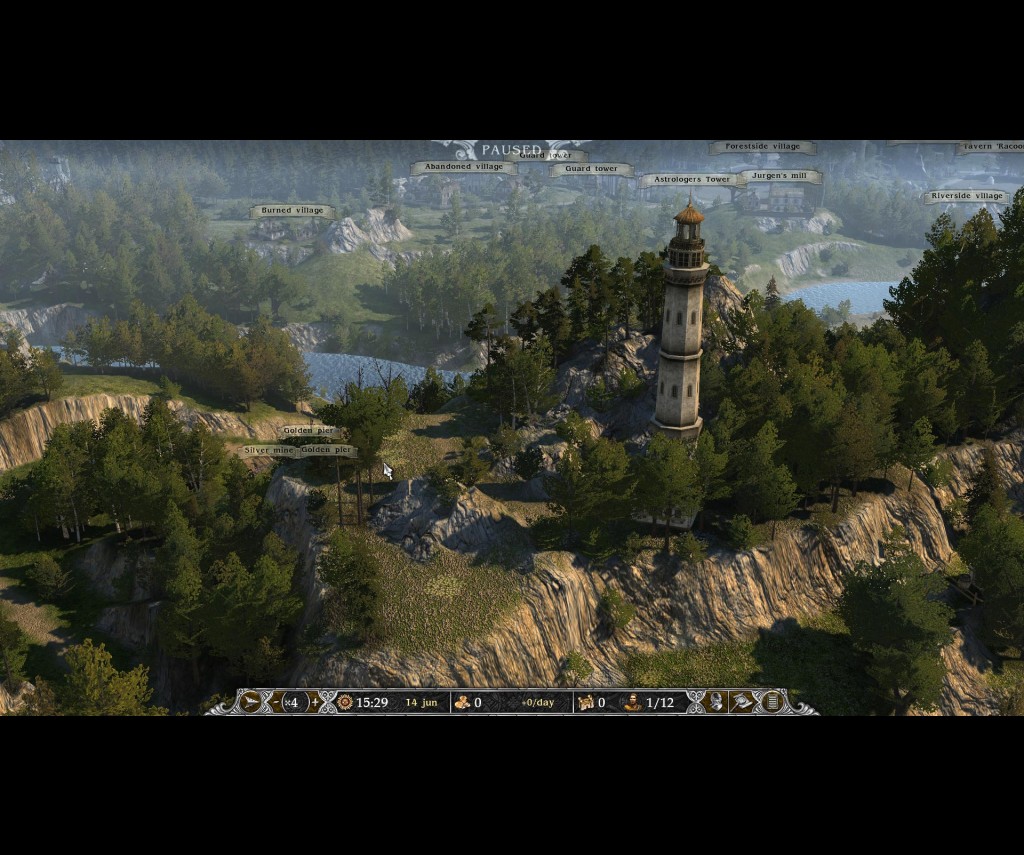Select the Abandoned village label
Image resolution: width=1024 pixels, height=855 pixels.
464,167
